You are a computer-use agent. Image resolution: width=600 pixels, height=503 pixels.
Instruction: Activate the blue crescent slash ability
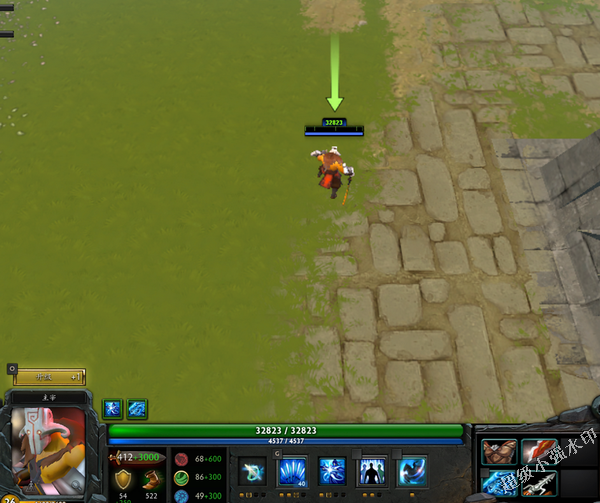point(412,471)
